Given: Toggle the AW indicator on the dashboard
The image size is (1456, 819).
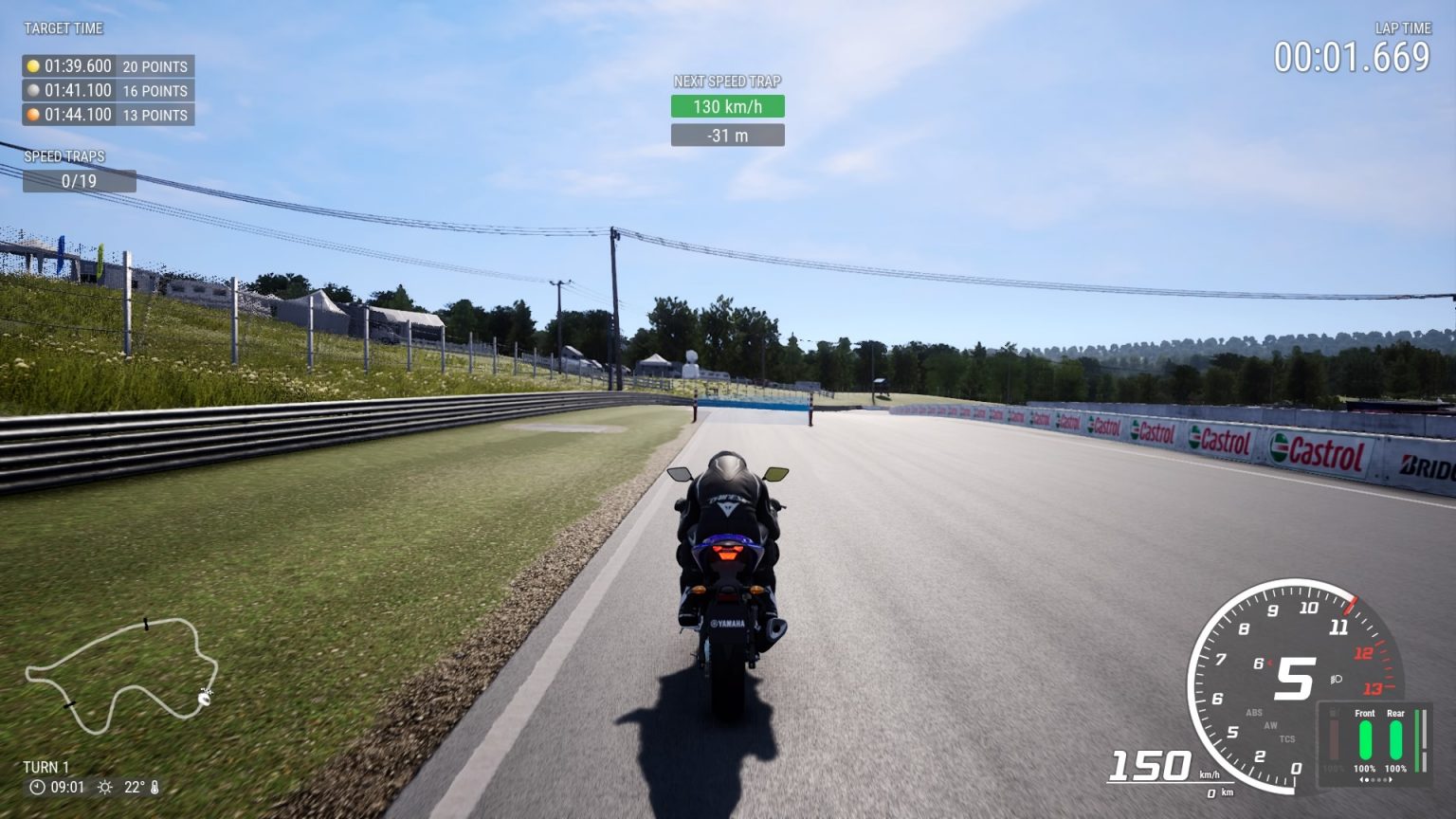Looking at the screenshot, I should tap(1270, 726).
